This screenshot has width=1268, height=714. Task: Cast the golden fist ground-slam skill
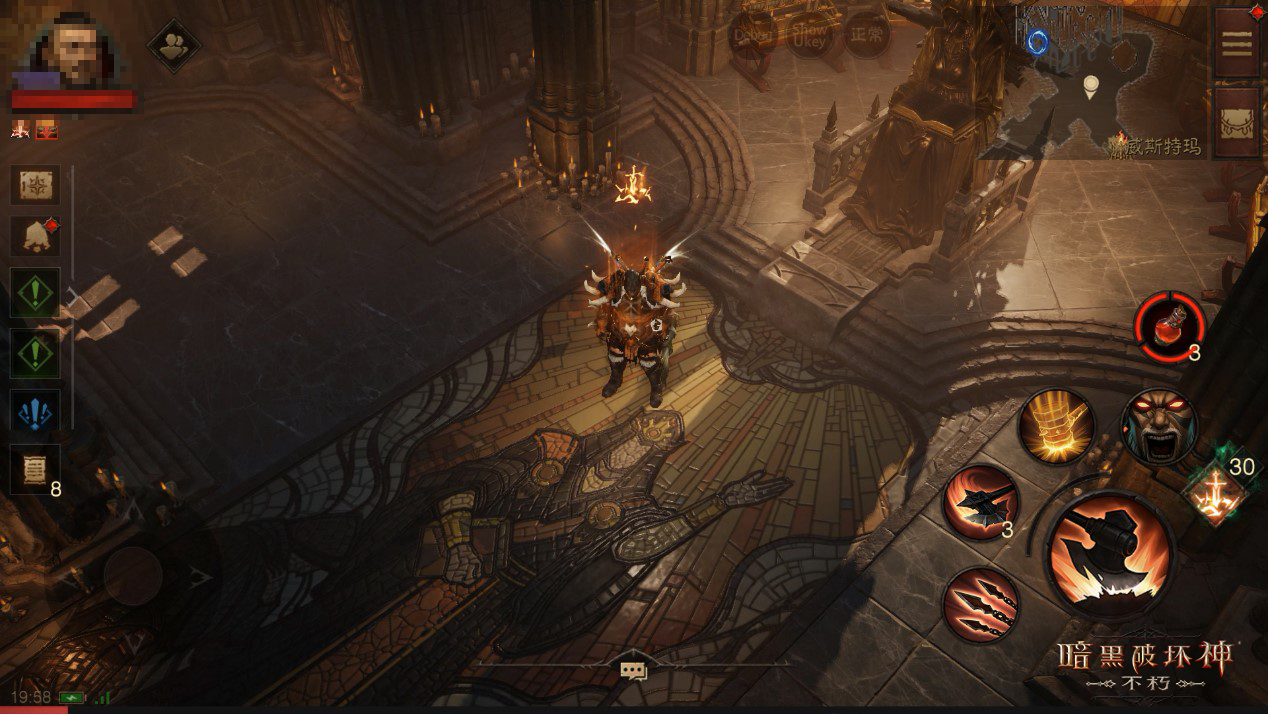point(1056,427)
